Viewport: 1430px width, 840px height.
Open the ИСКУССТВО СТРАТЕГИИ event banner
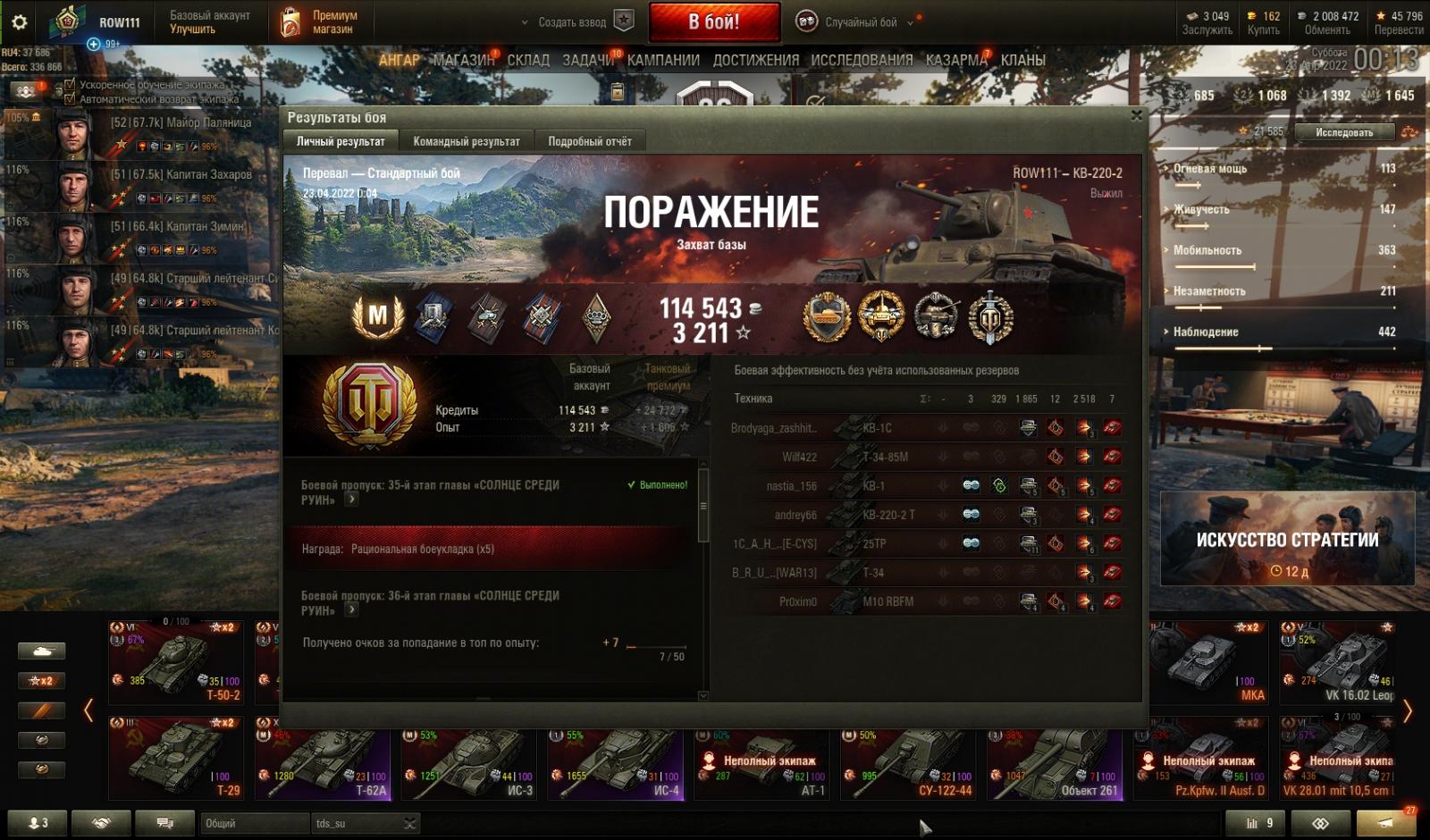1287,539
